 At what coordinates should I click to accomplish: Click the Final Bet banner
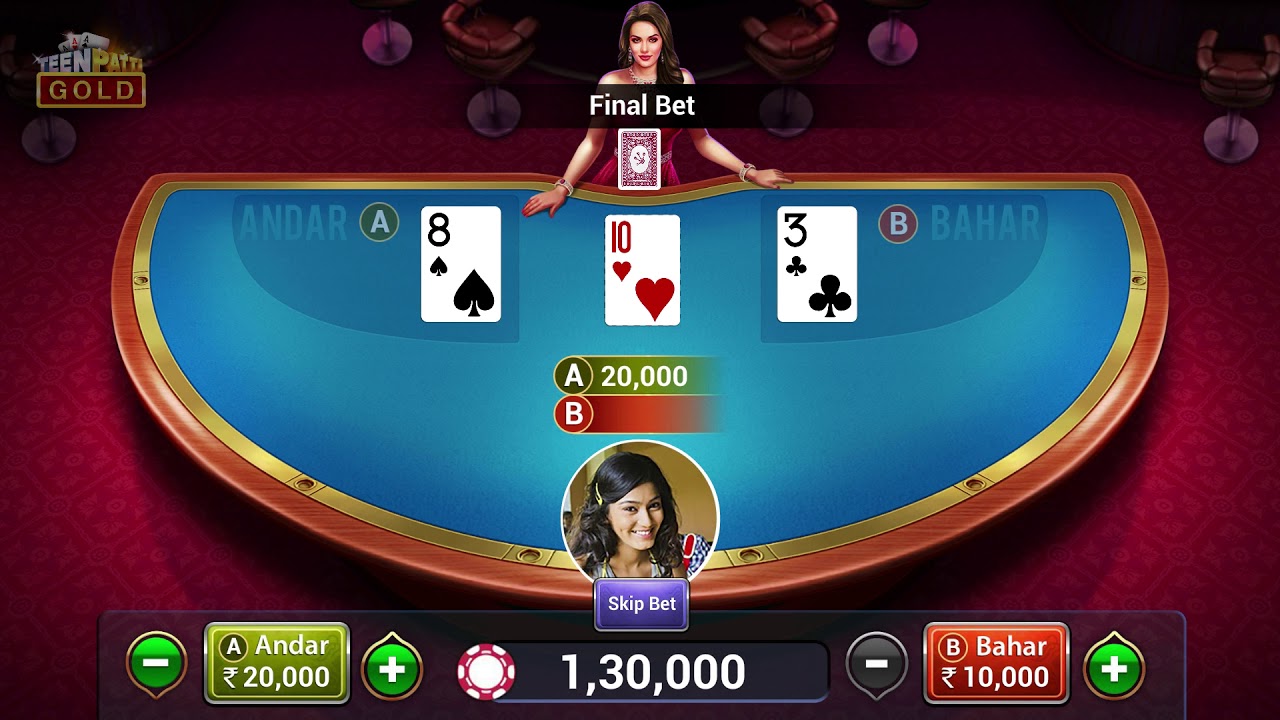point(641,105)
